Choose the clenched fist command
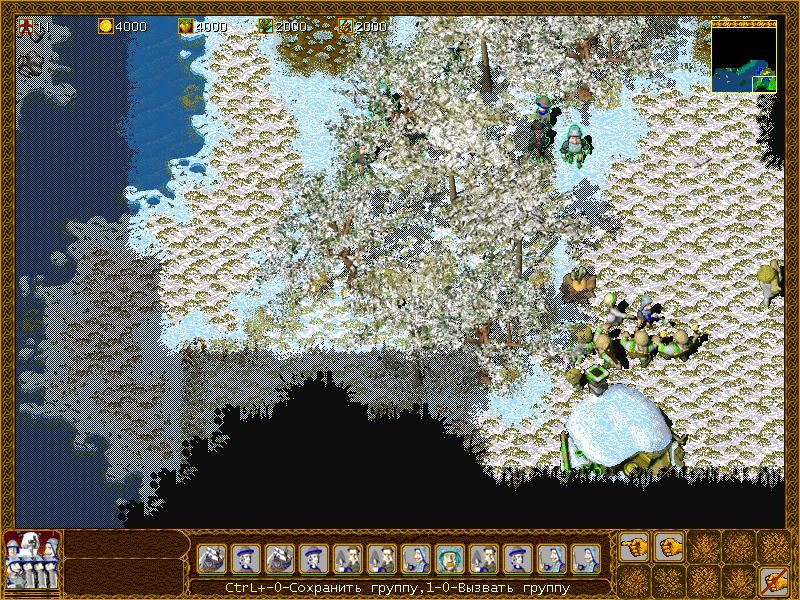800x600 pixels. point(668,547)
